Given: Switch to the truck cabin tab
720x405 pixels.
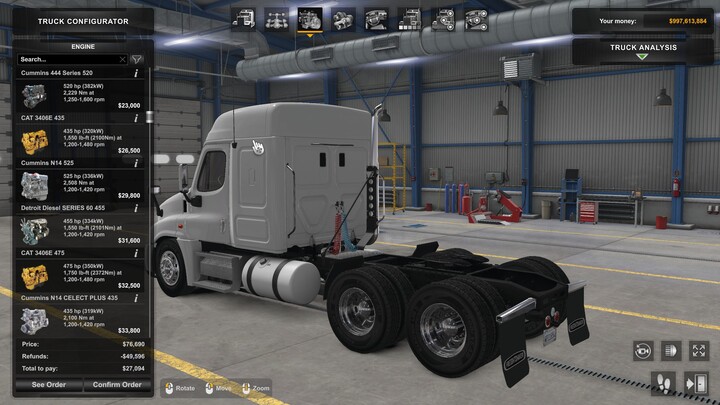Looking at the screenshot, I should (x=242, y=18).
